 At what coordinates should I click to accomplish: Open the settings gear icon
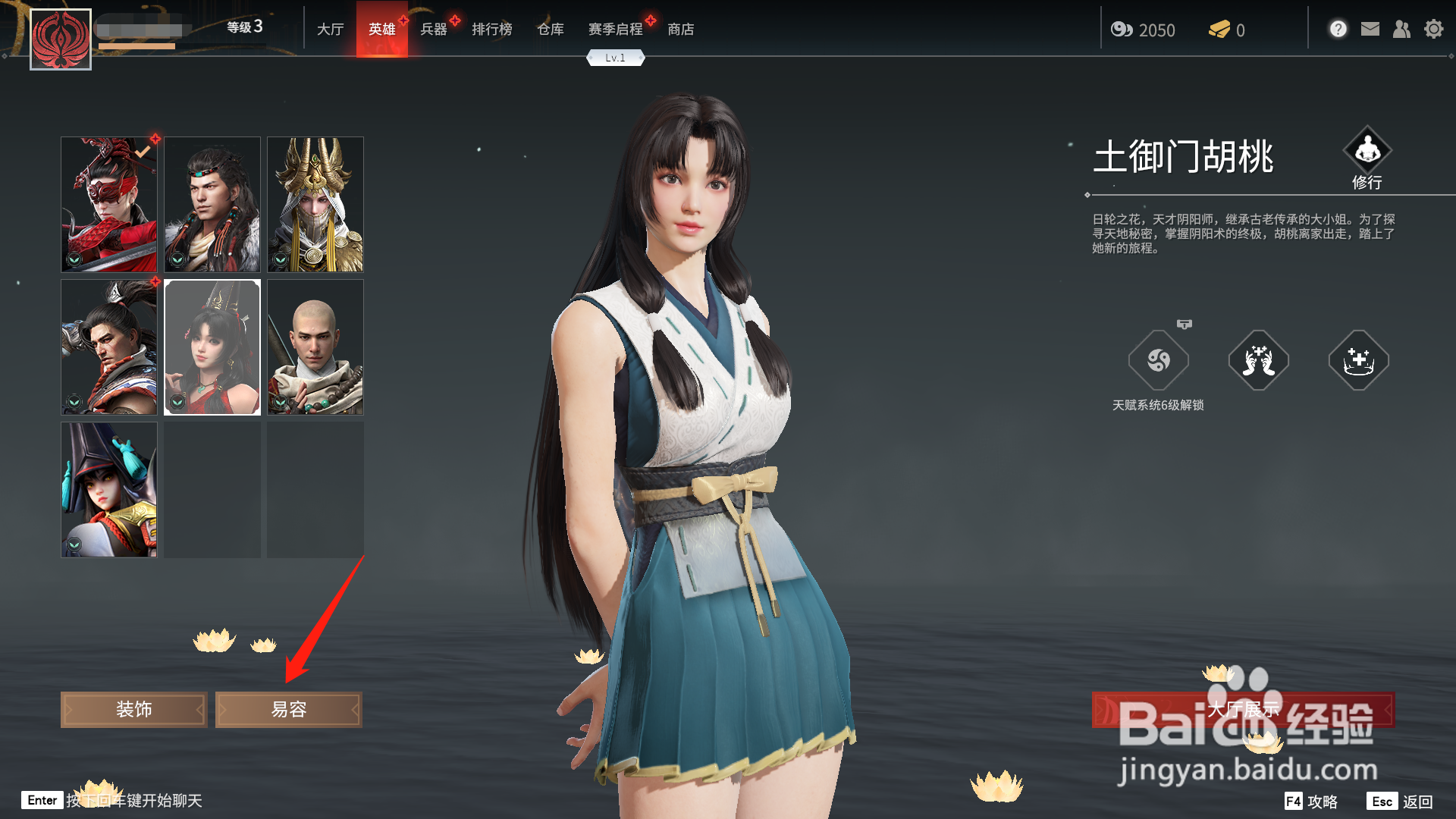point(1434,29)
